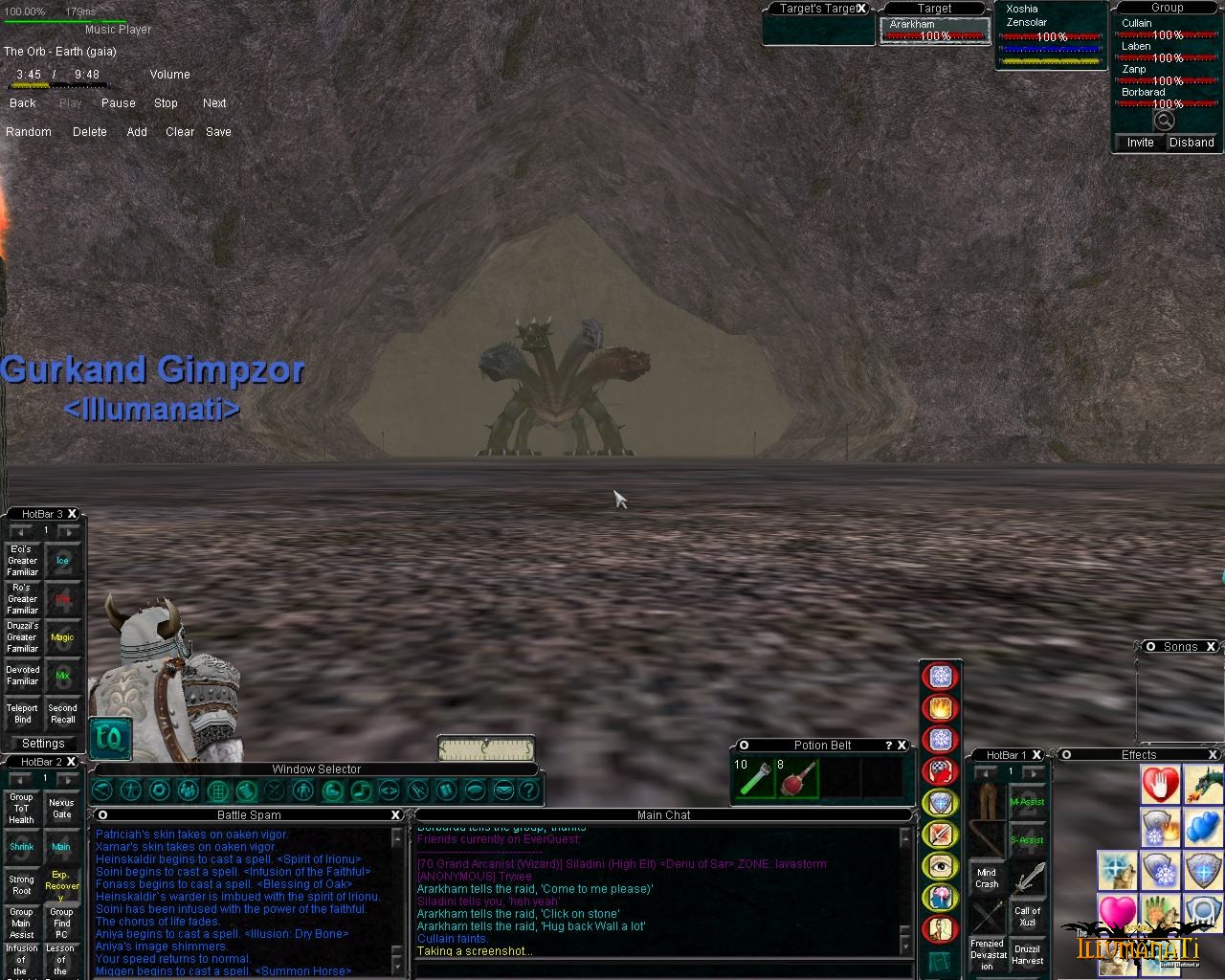Cast the flame spell gem
This screenshot has width=1225, height=980.
(x=940, y=708)
